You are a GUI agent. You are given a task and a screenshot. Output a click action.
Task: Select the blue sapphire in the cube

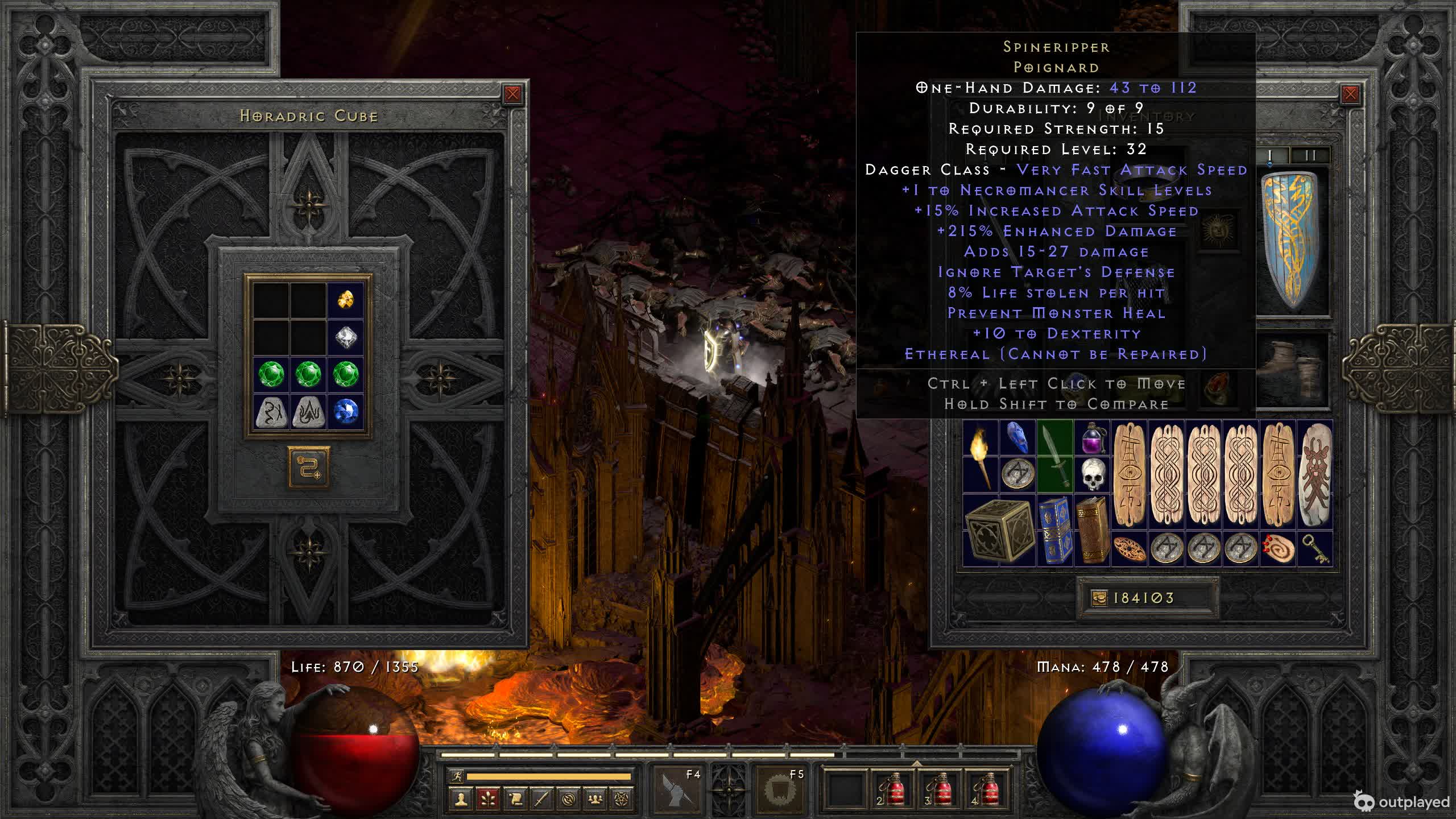click(345, 411)
